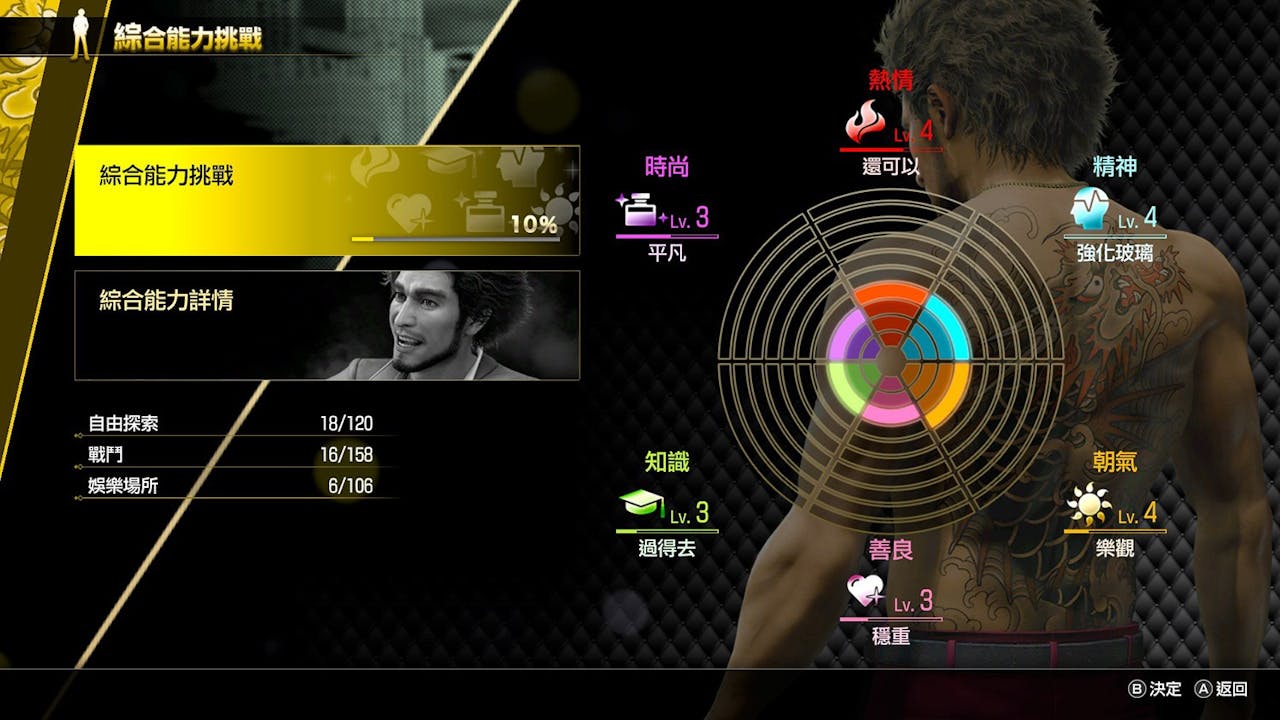Select the 朝氣 sun stat icon
1280x720 pixels.
[x=1089, y=505]
